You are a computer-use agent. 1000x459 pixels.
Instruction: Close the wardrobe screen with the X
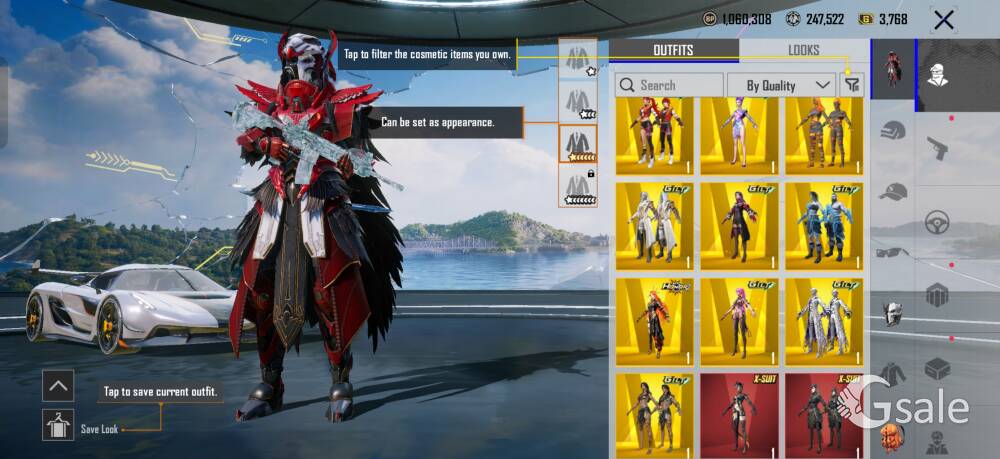point(943,19)
